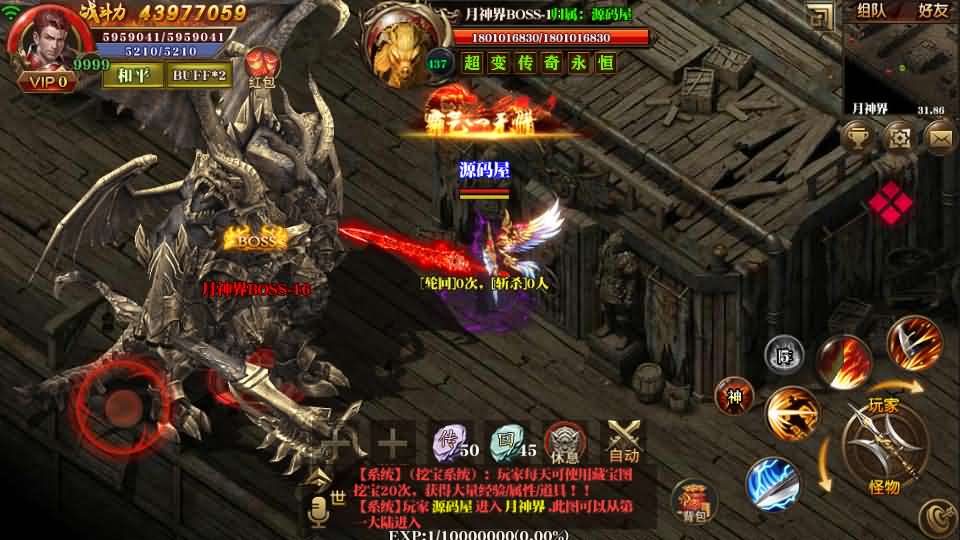Open the 红包 red envelope icon
Screen dimensions: 960x540
[x=262, y=68]
